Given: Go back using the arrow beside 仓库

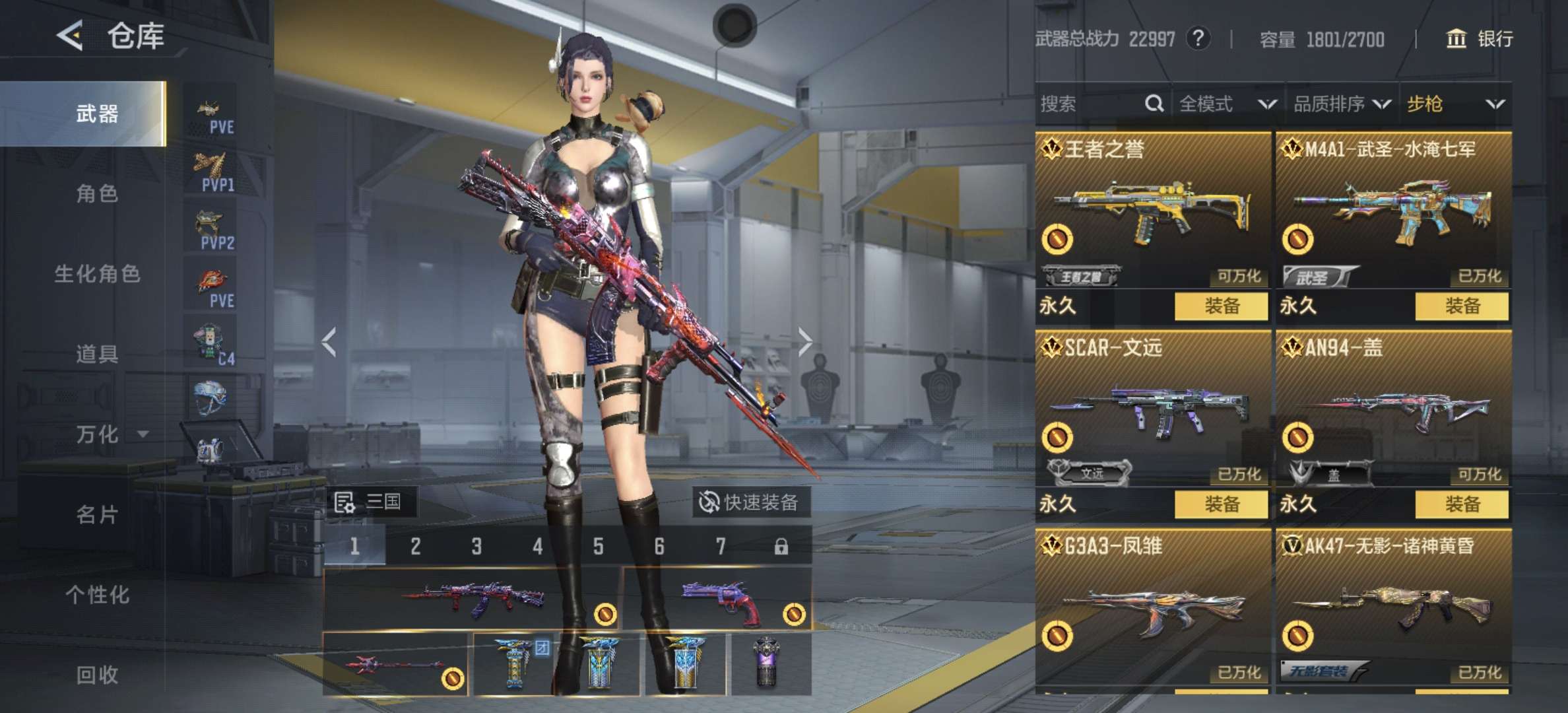Looking at the screenshot, I should click(70, 36).
